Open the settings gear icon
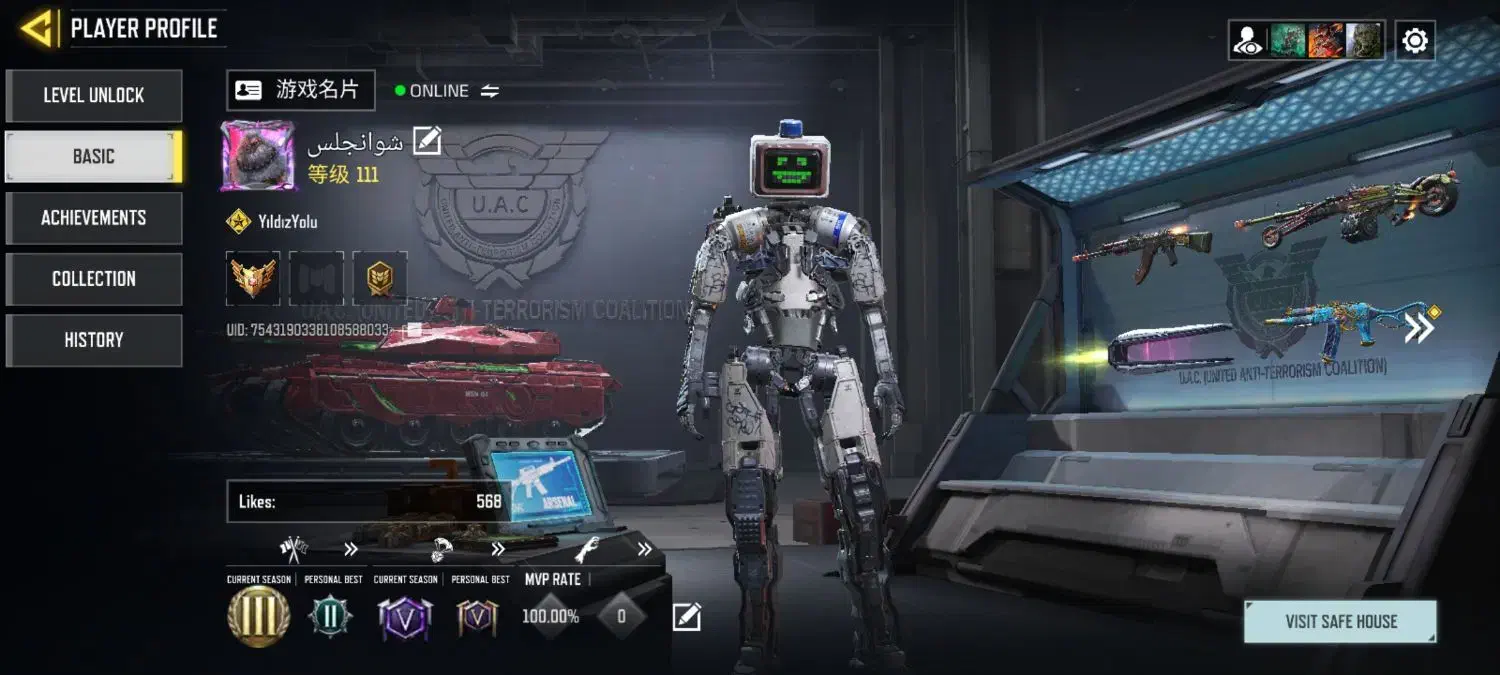 coord(1415,41)
